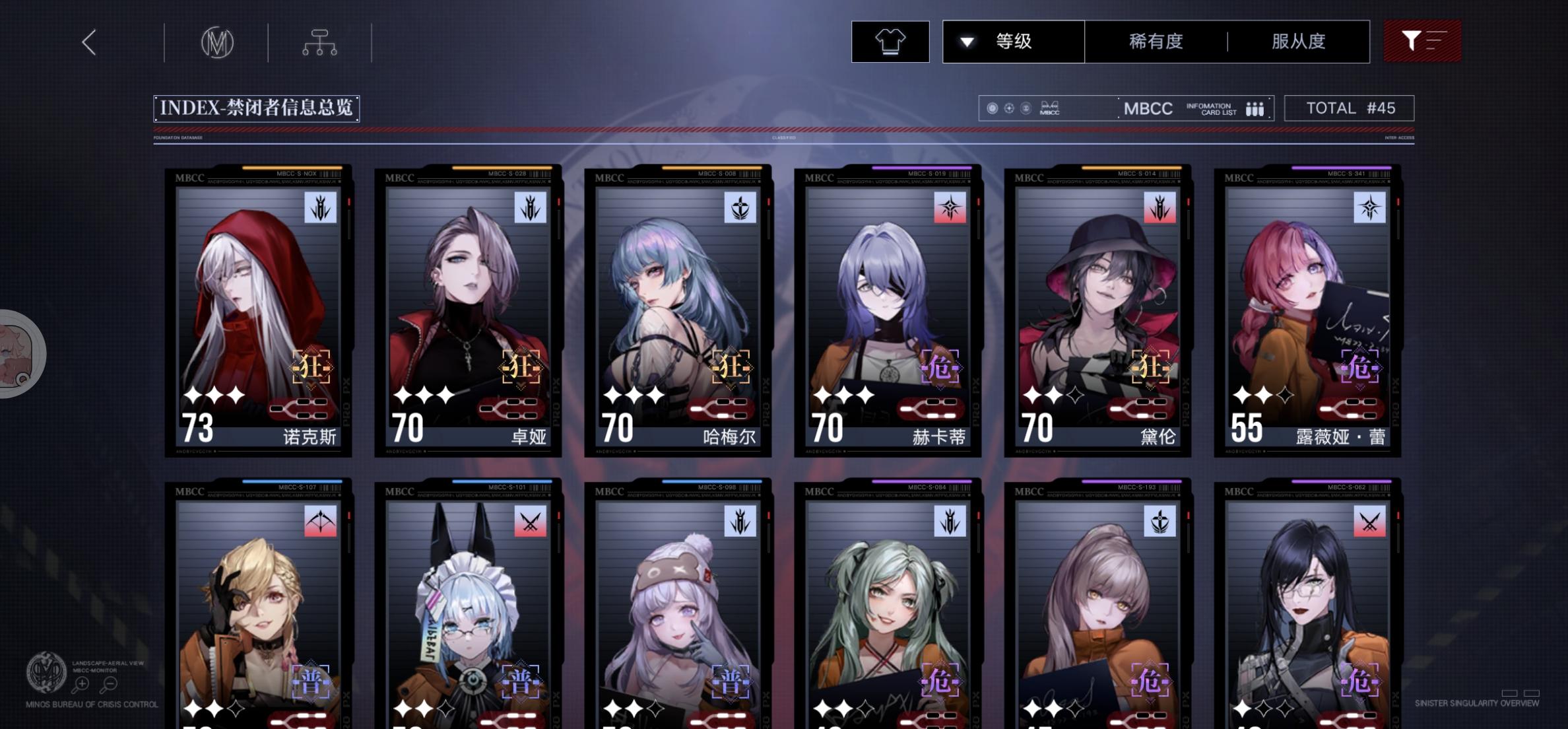Open character outfit view via t-shirt icon
This screenshot has width=1568, height=729.
[x=890, y=41]
